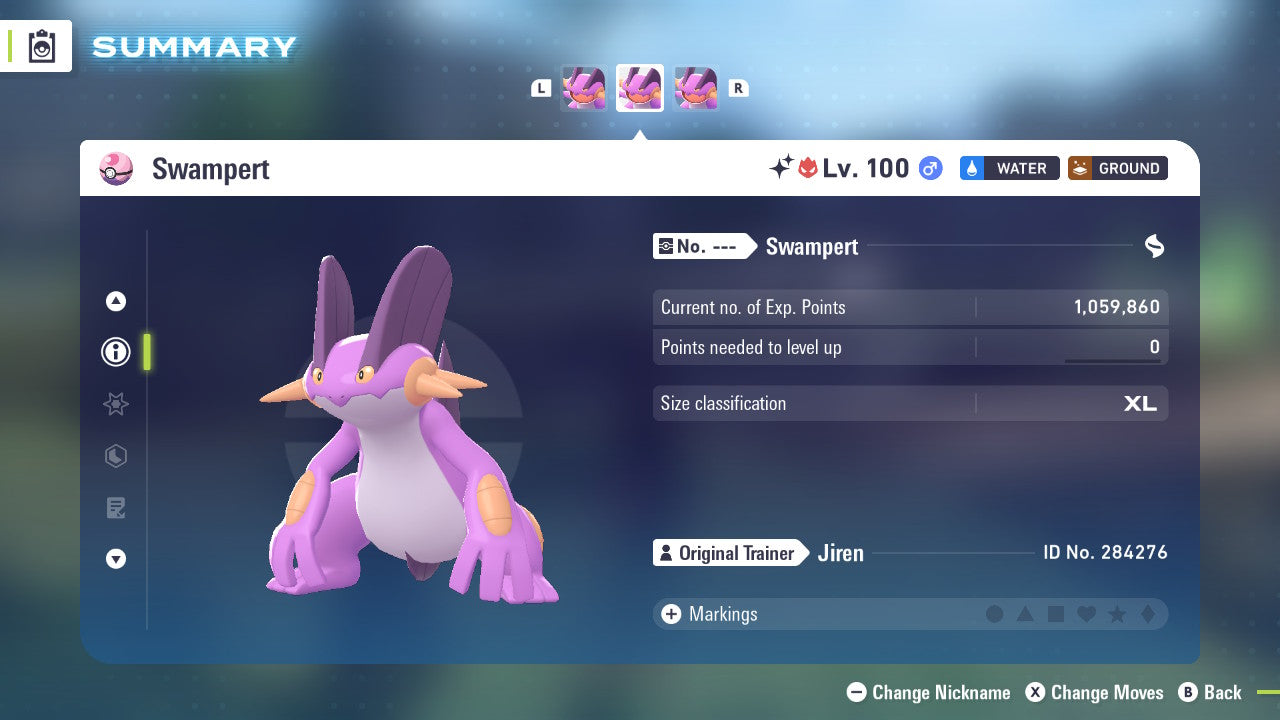
Task: Expand the Markings row with the plus icon
Action: pyautogui.click(x=669, y=614)
